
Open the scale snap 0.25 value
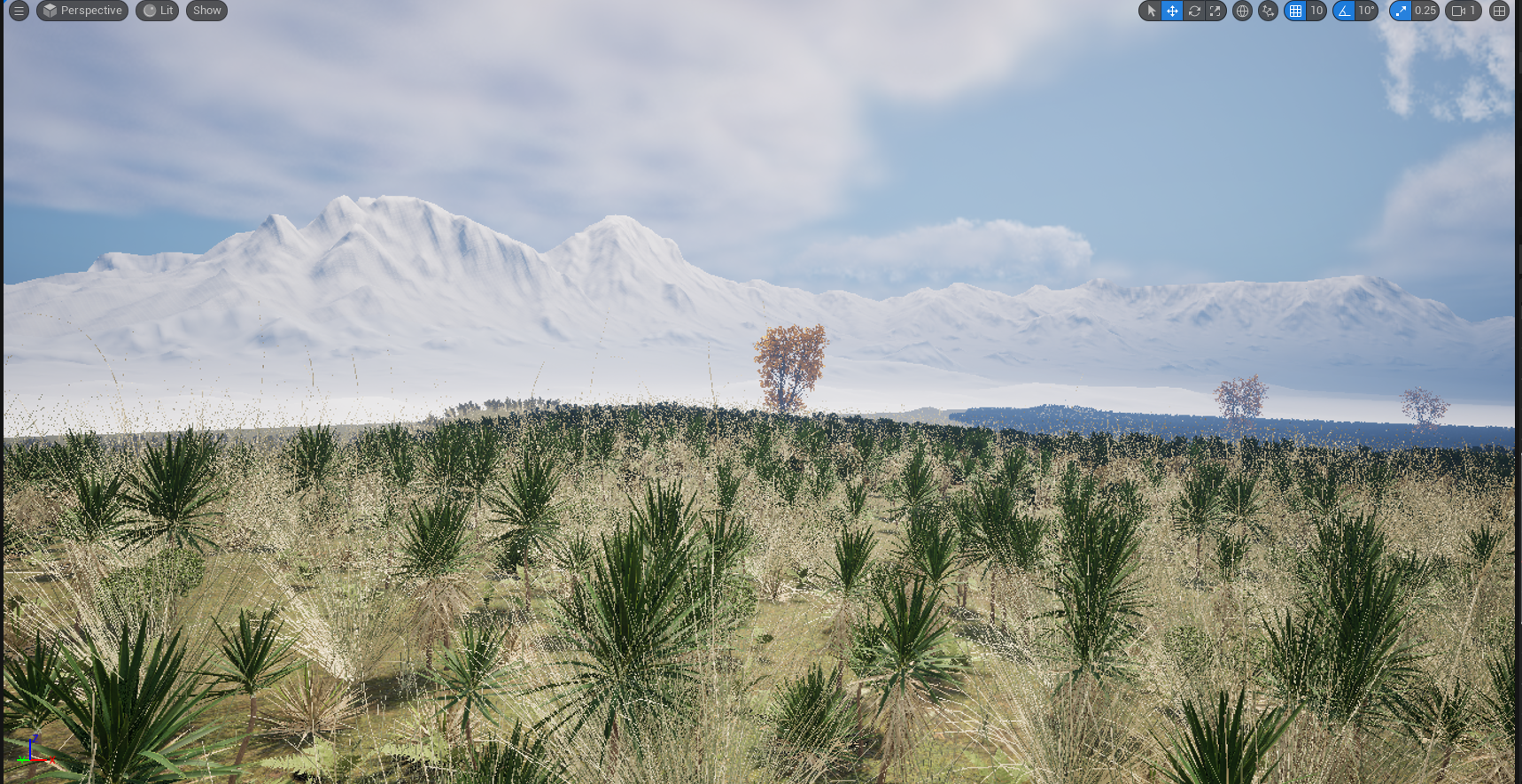tap(1425, 11)
